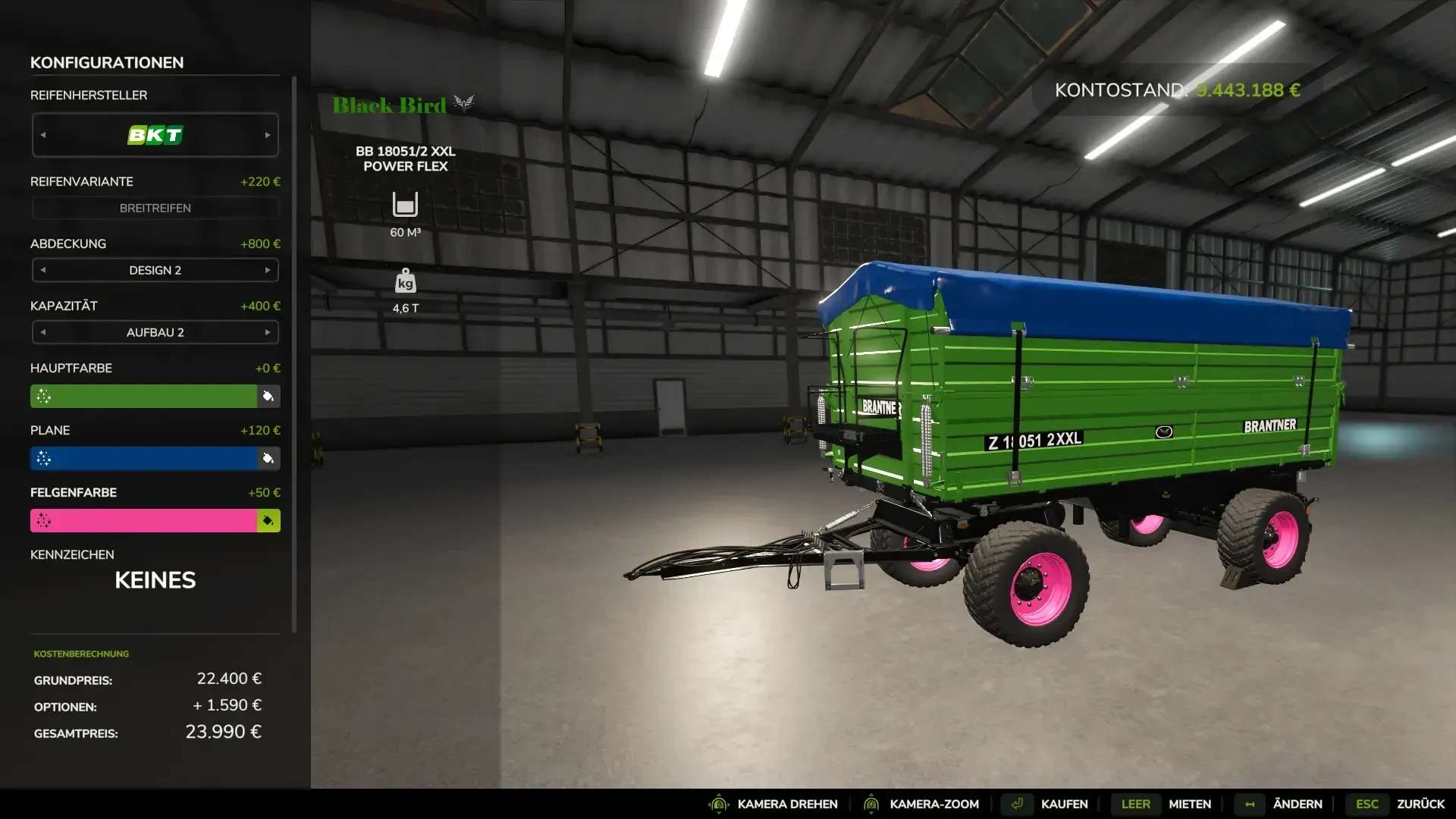The image size is (1456, 819).
Task: Open the blue Plane color bar
Action: pyautogui.click(x=144, y=458)
